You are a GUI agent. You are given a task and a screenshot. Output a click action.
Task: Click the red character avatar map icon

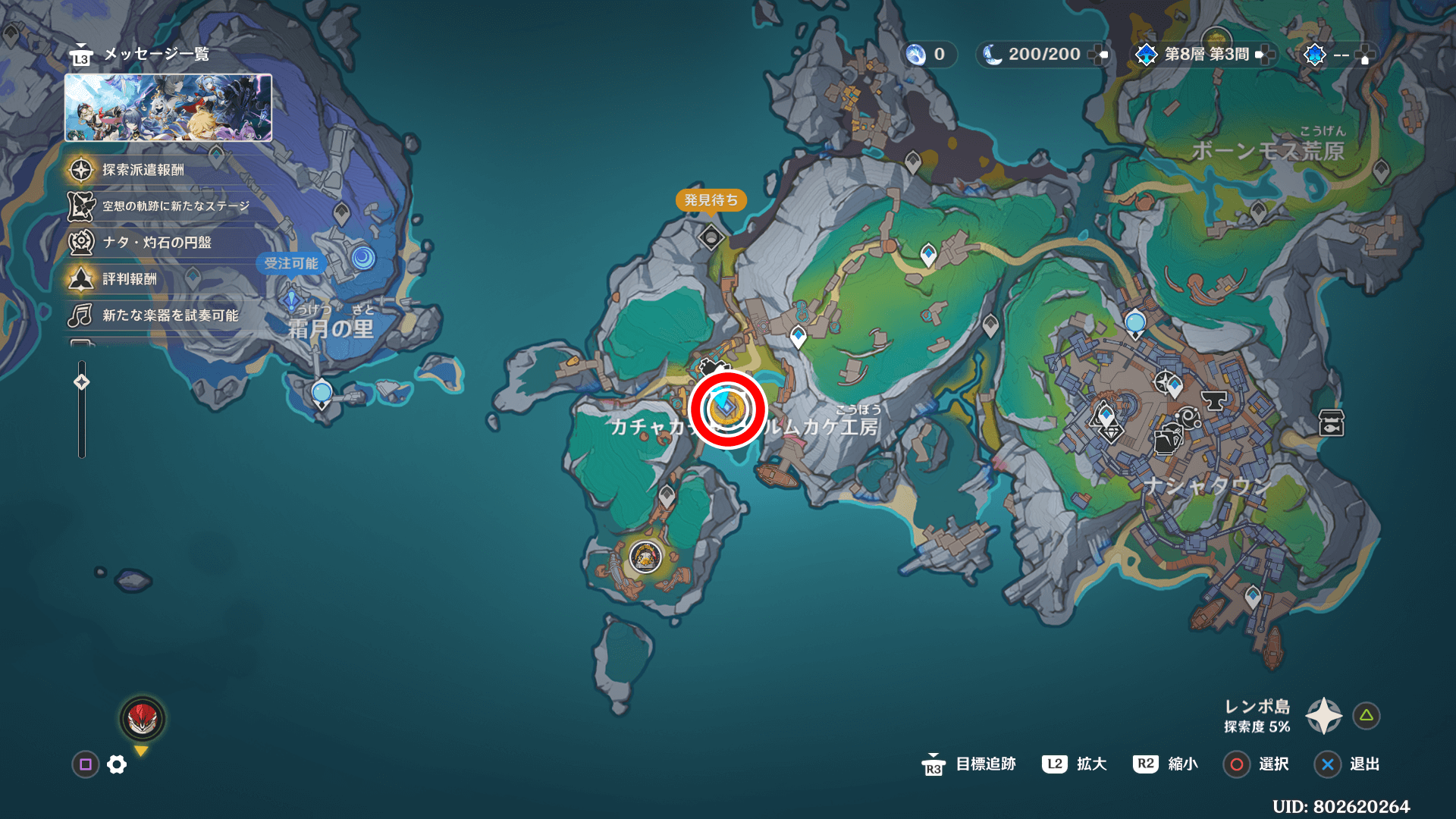[143, 719]
